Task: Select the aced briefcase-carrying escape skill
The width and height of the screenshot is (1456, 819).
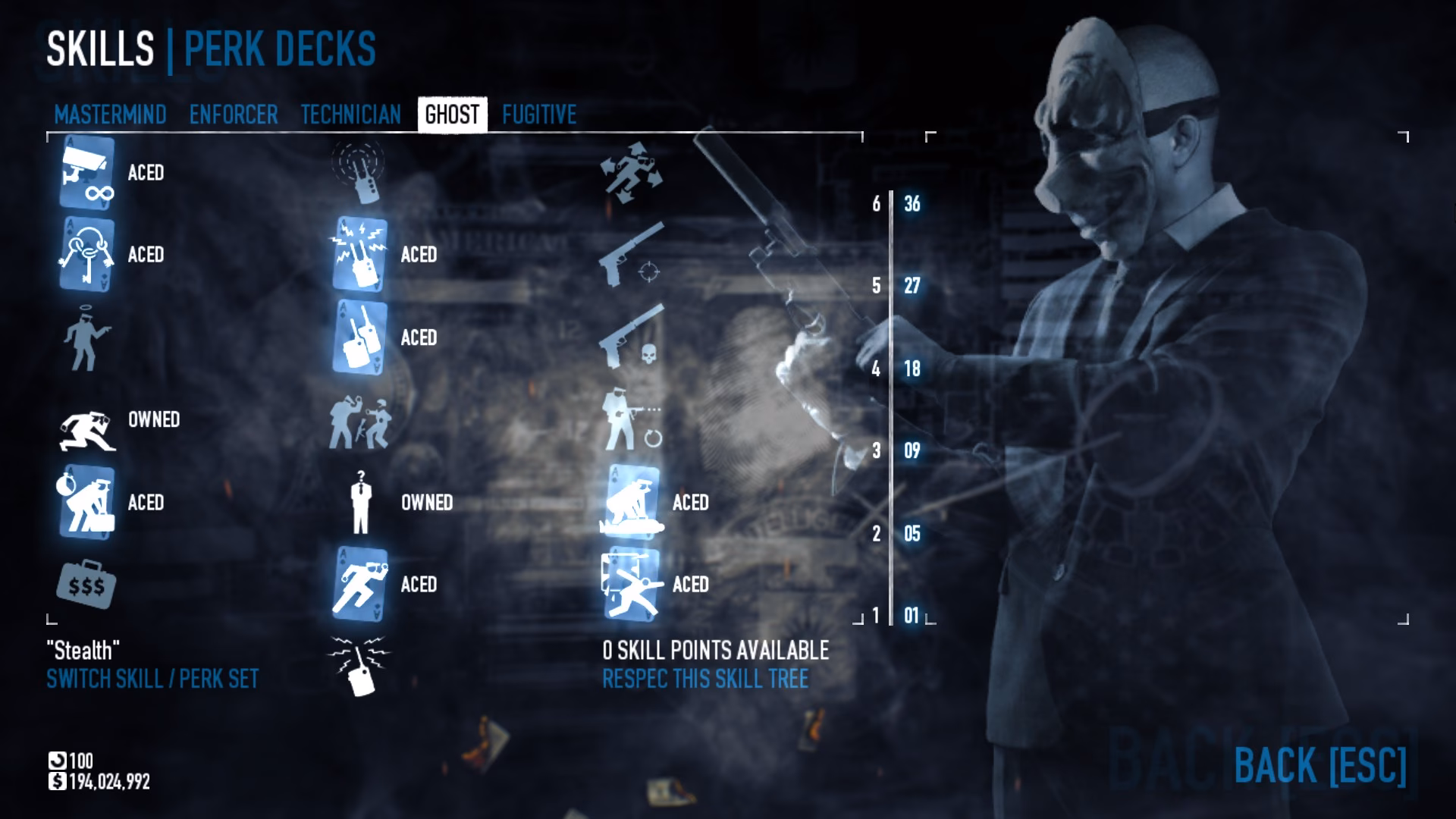Action: 86,502
